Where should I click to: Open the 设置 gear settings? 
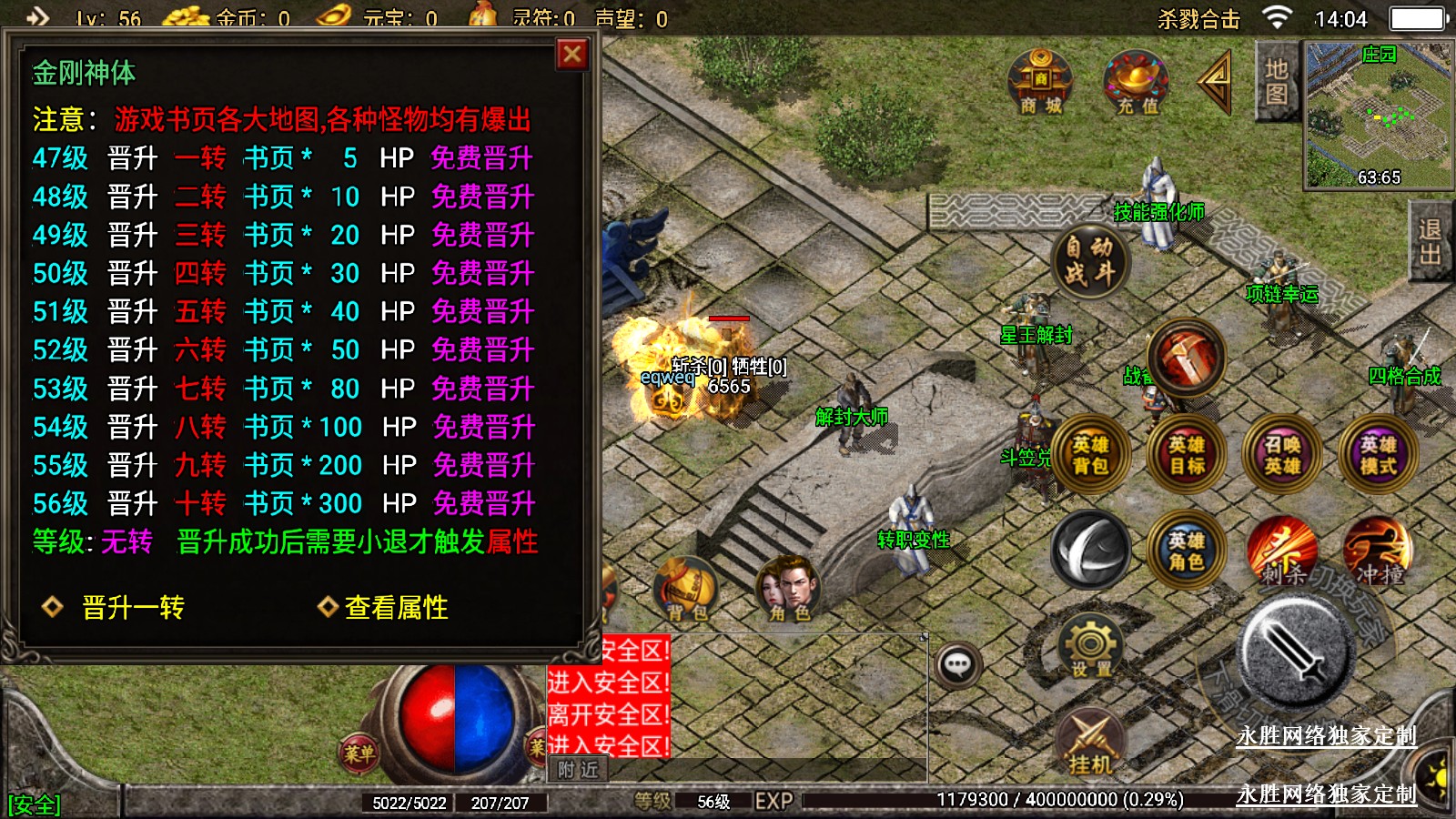[x=1090, y=647]
